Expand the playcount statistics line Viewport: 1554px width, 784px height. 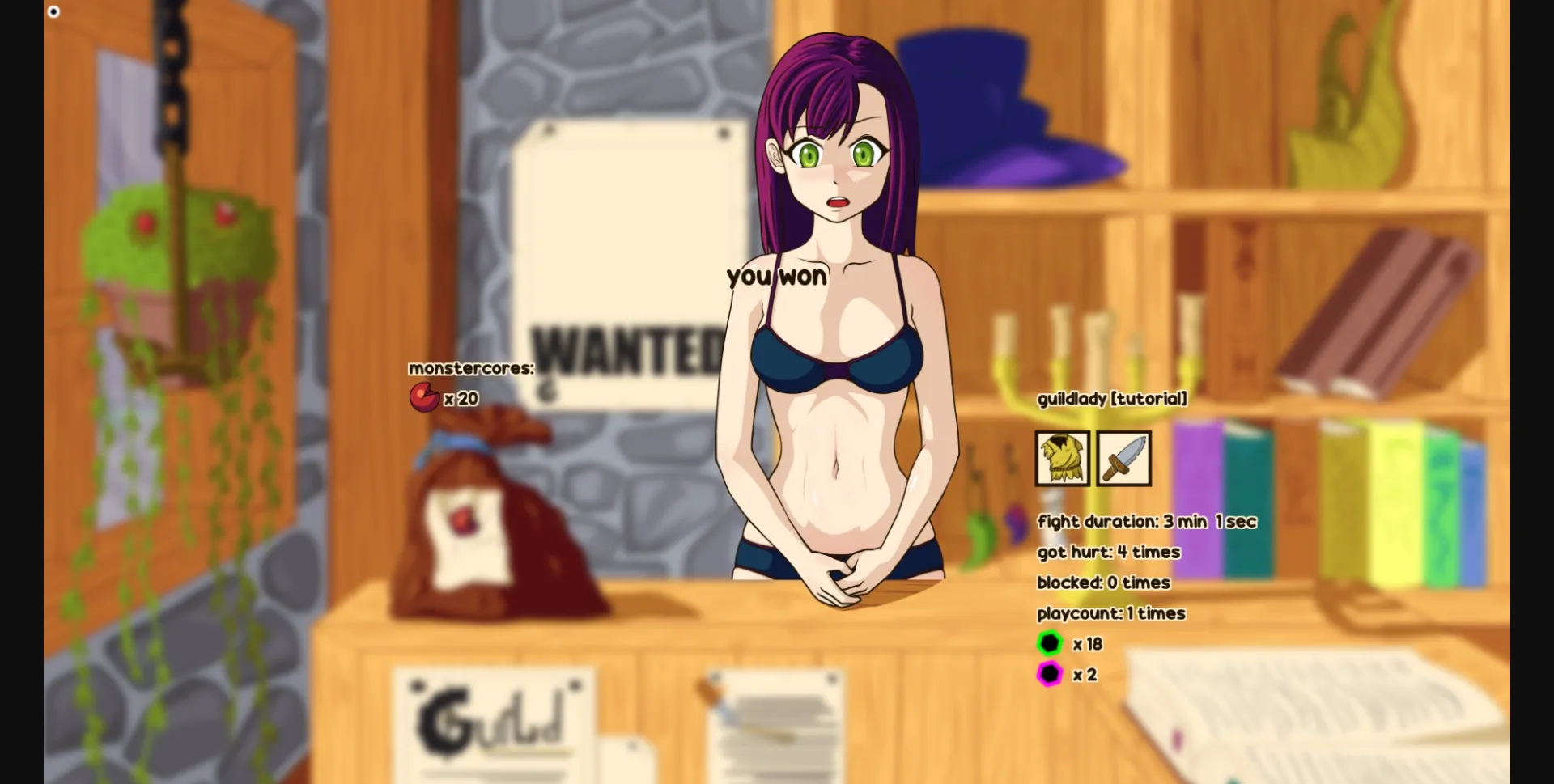[1111, 613]
